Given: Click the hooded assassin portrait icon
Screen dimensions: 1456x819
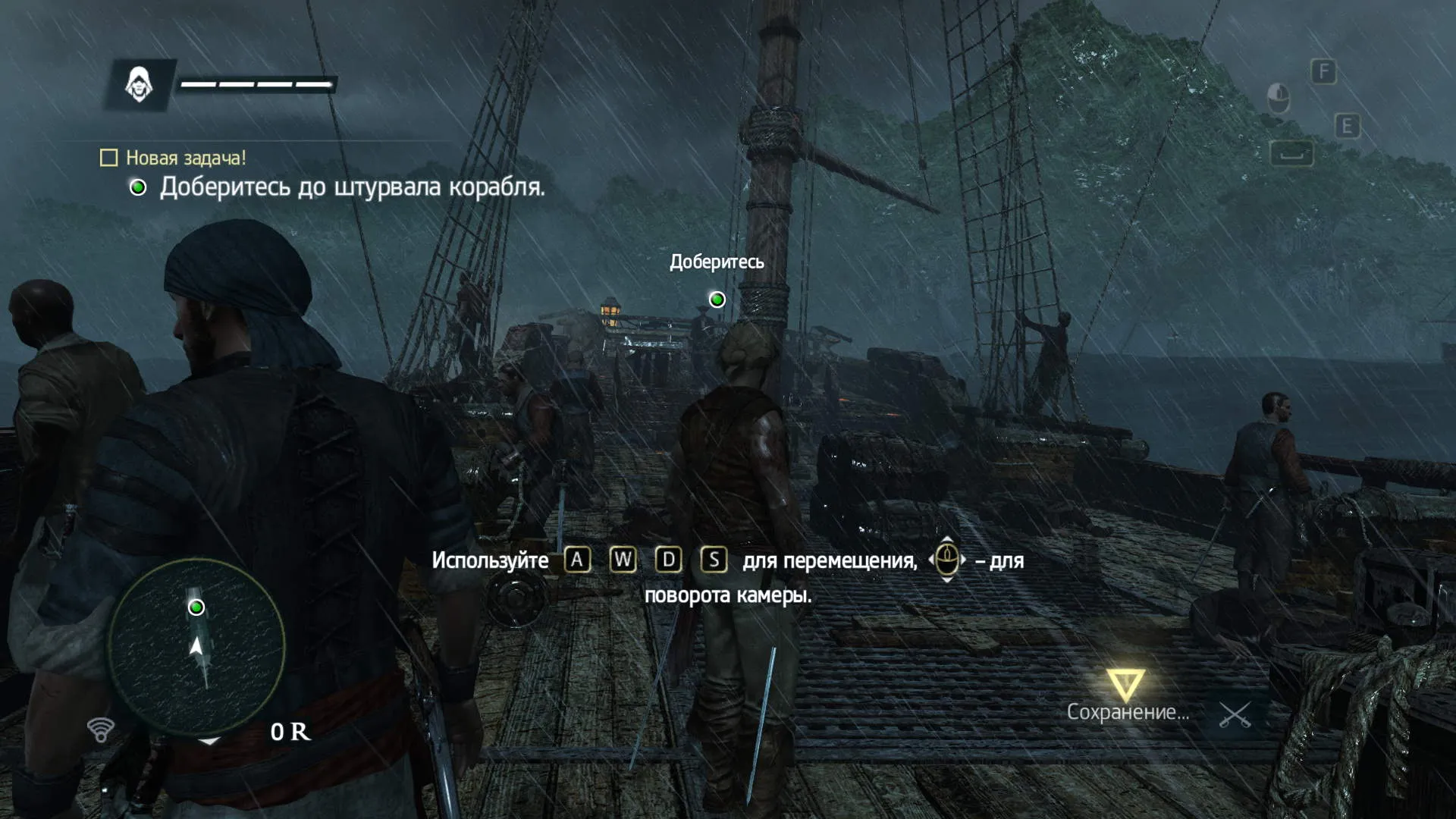Looking at the screenshot, I should pos(140,84).
